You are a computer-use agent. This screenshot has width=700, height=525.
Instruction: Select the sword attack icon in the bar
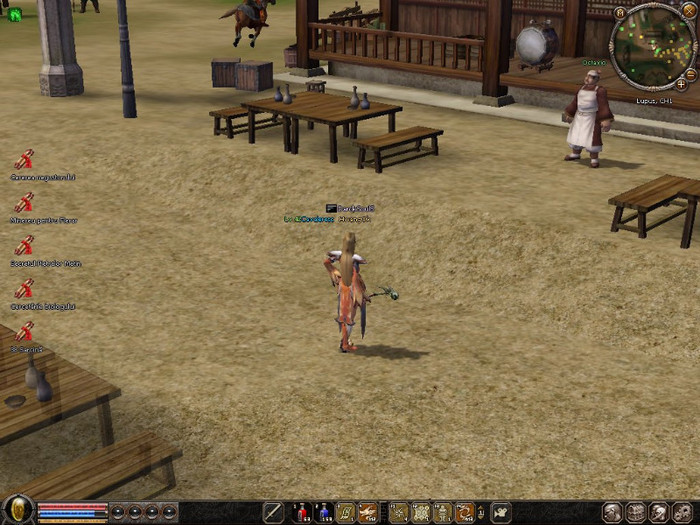click(273, 513)
